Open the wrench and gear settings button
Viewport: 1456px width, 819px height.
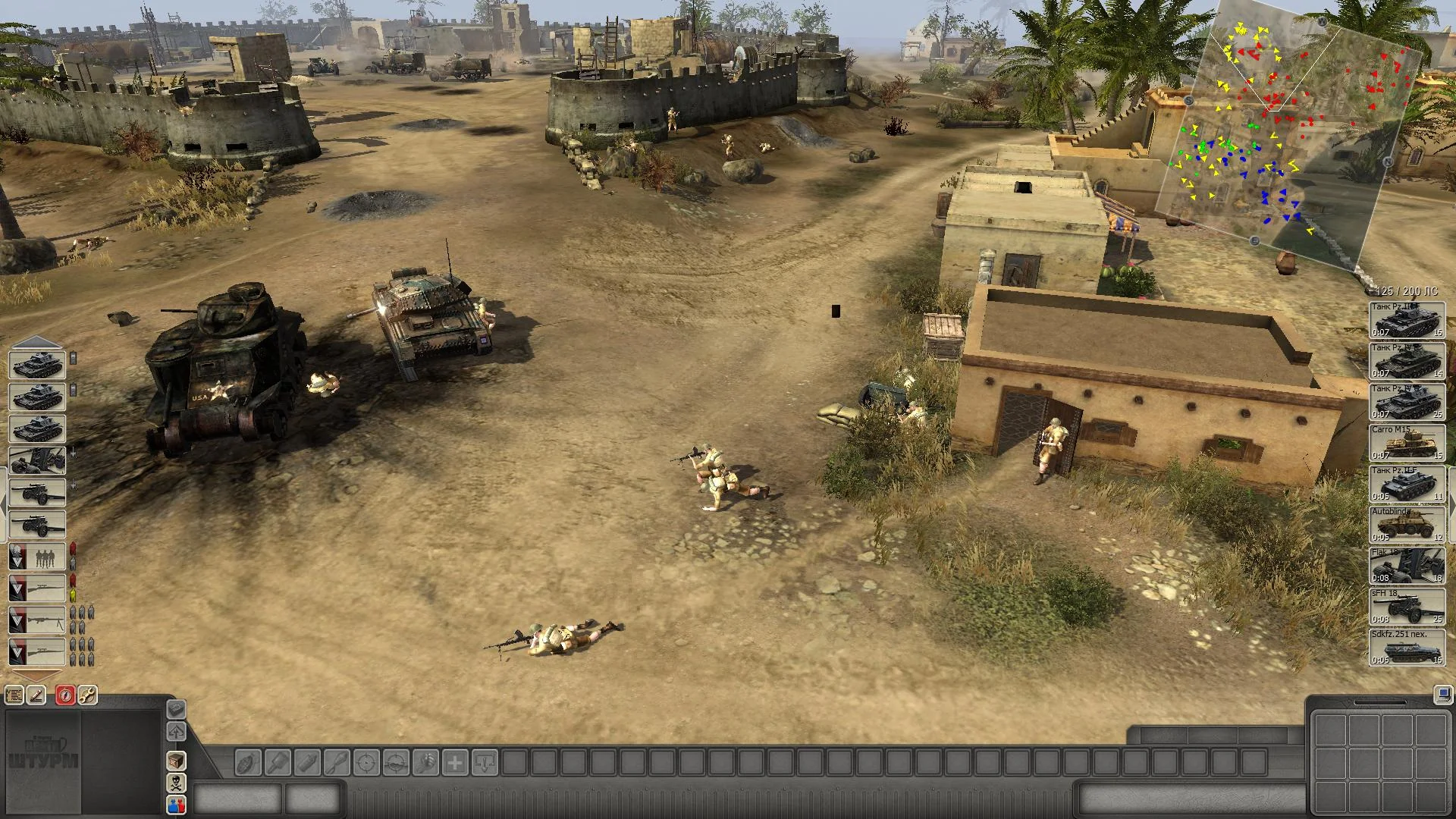[x=87, y=695]
